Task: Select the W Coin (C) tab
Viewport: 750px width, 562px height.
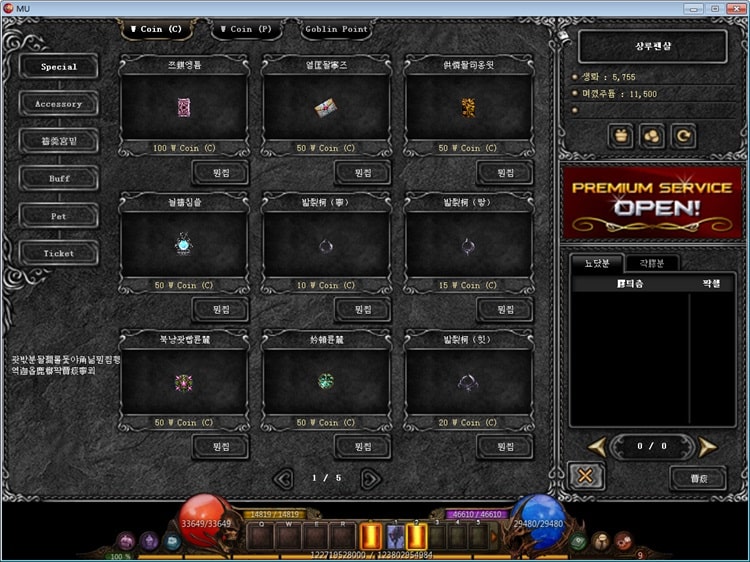Action: (157, 29)
